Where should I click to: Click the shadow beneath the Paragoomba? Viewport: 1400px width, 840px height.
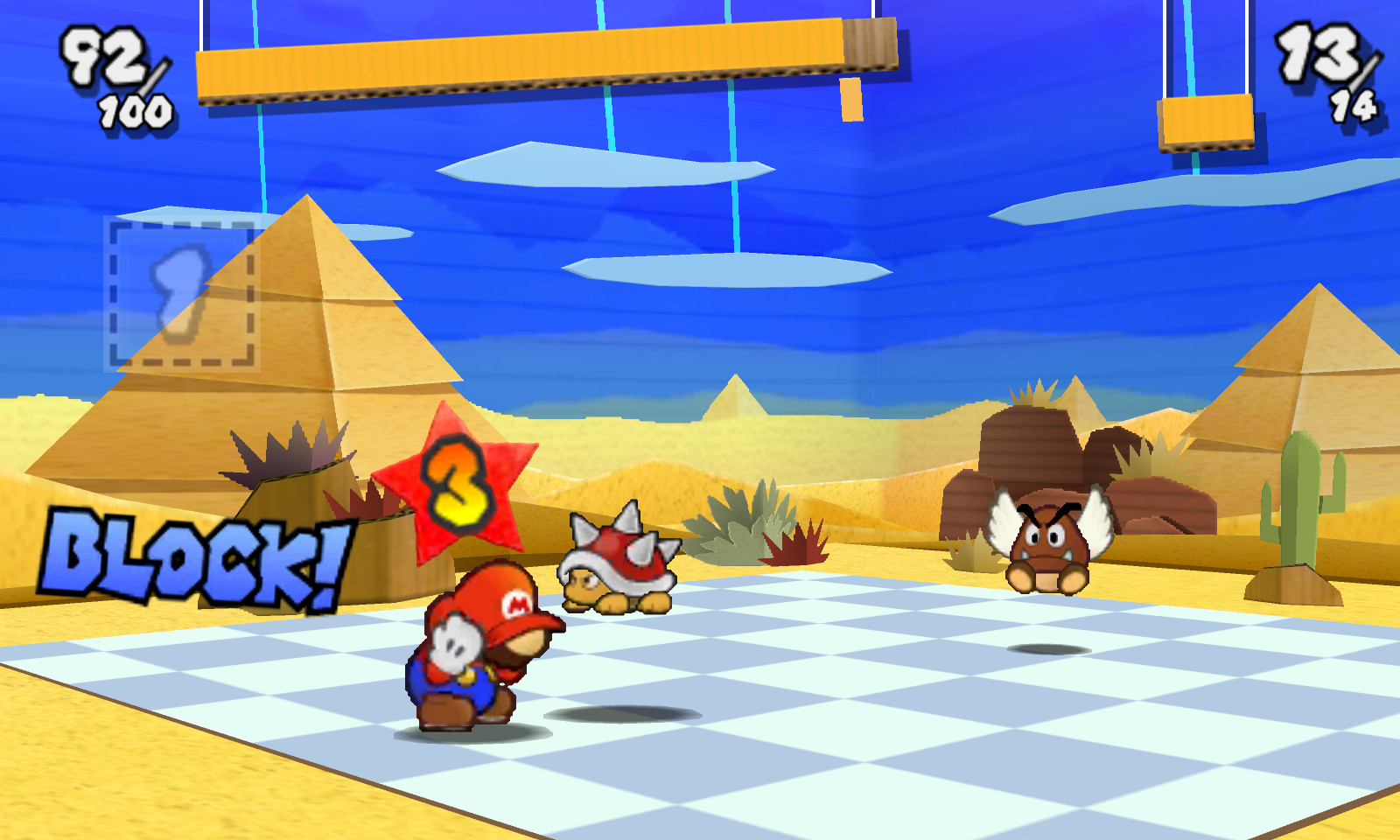click(1050, 647)
